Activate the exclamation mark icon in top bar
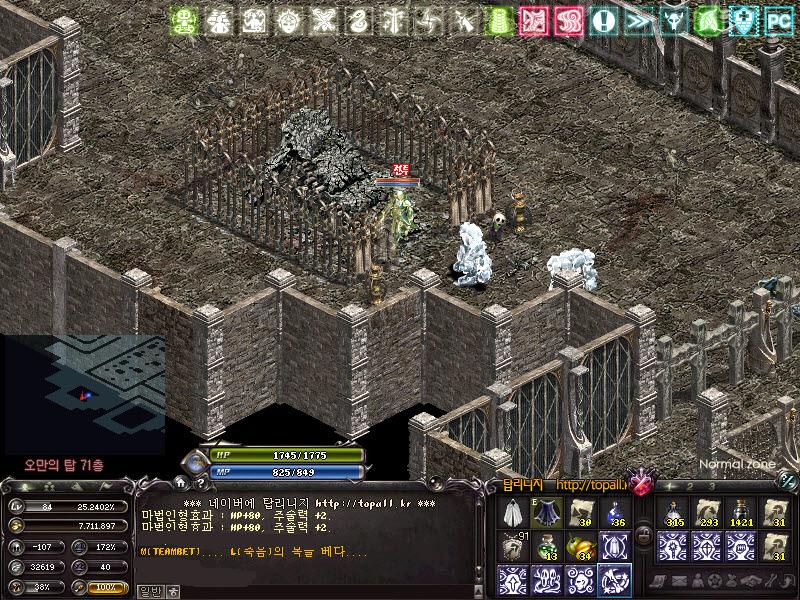This screenshot has height=600, width=800. [x=603, y=20]
